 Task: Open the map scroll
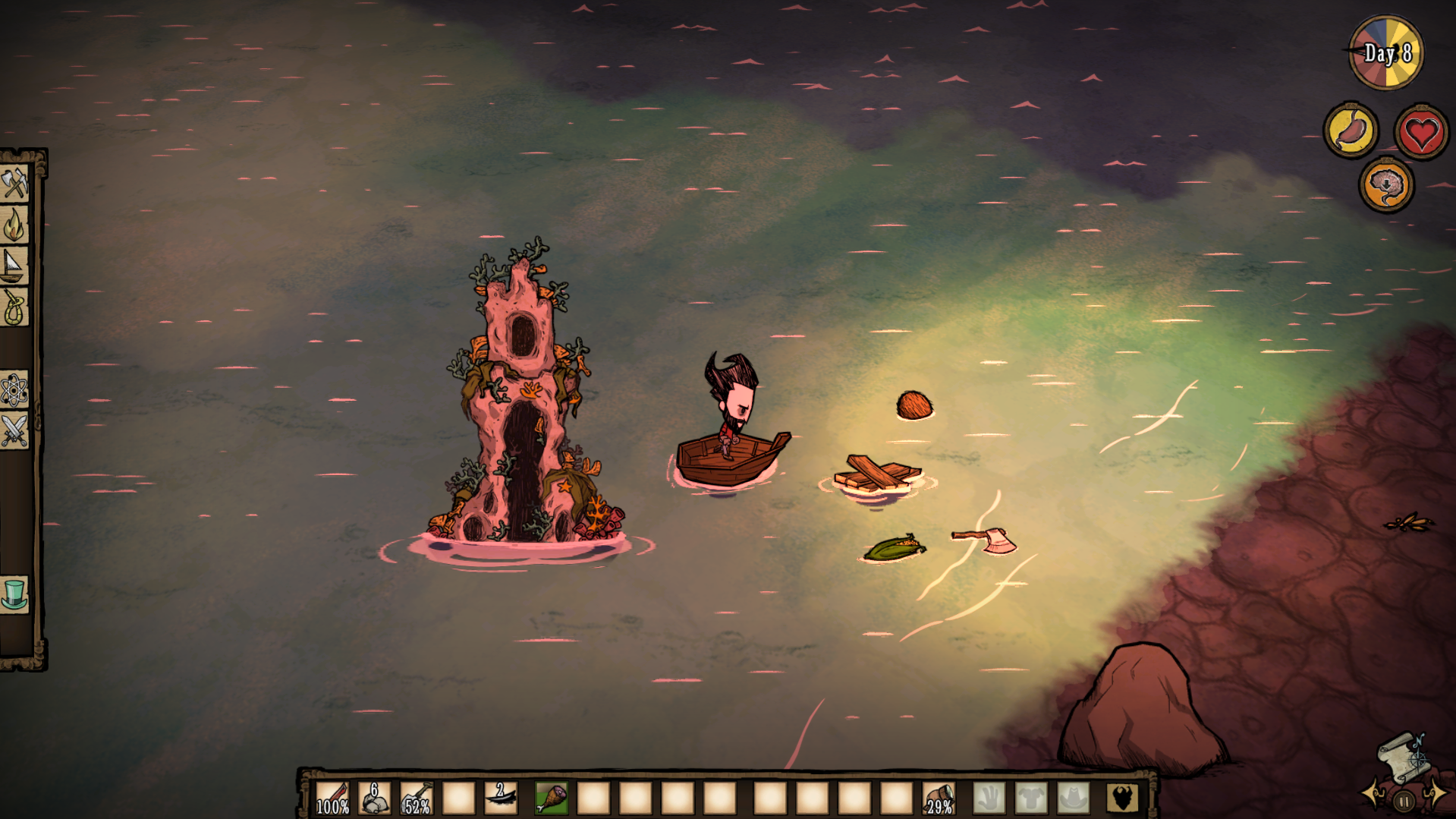pyautogui.click(x=1404, y=756)
